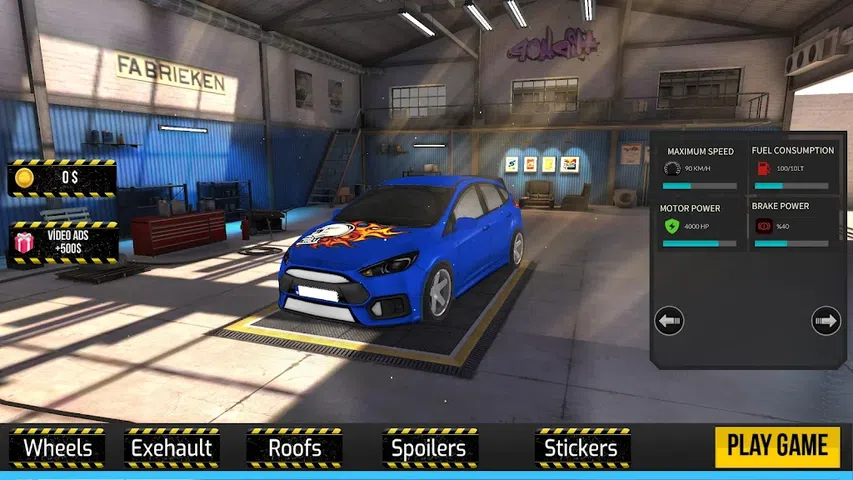This screenshot has height=480, width=853.
Task: Select the Exehault category
Action: [x=171, y=448]
